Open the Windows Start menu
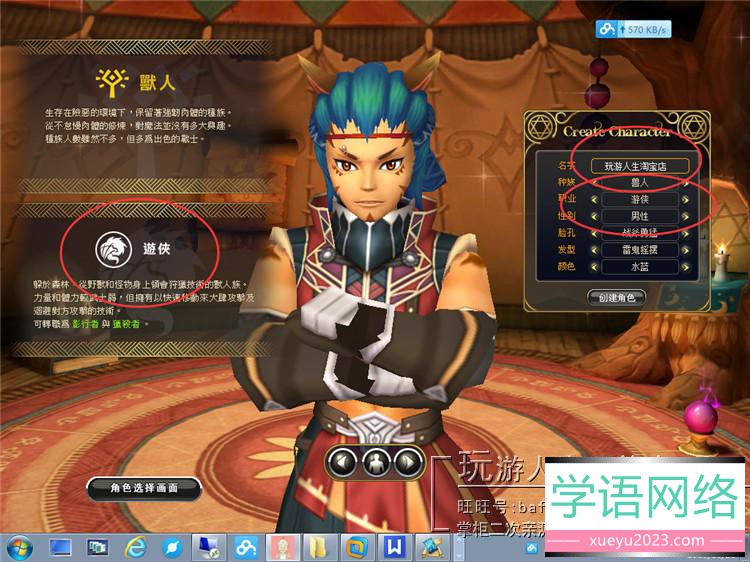The image size is (750, 562). click(x=18, y=547)
